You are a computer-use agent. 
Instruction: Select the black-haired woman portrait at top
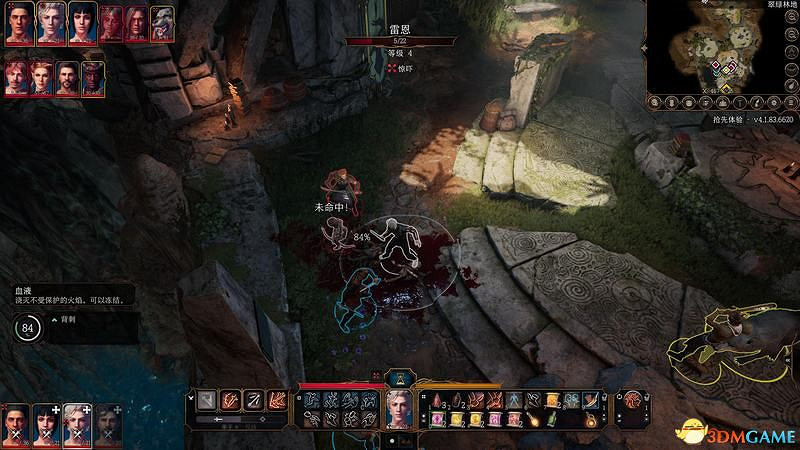(x=81, y=21)
